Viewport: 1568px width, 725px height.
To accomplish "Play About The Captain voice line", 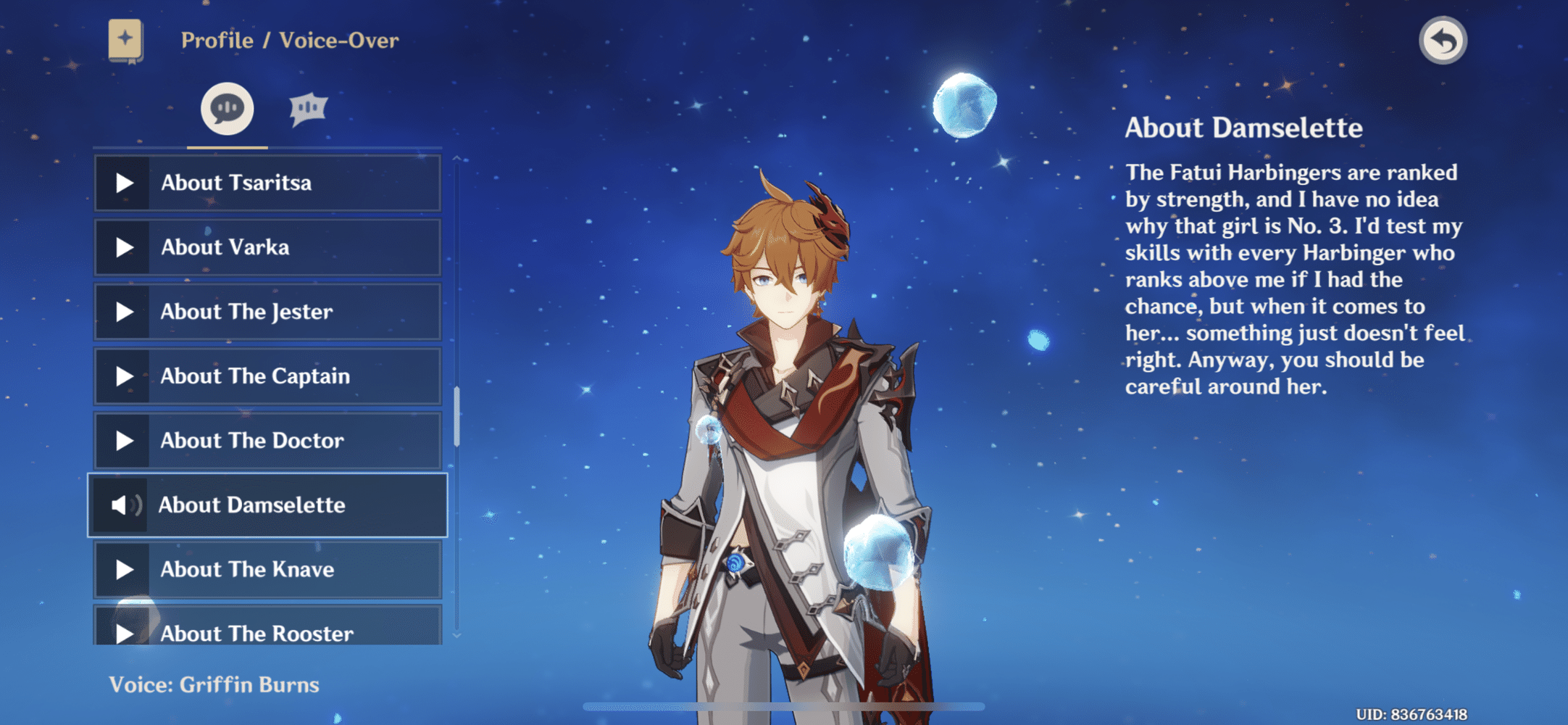I will (x=267, y=376).
